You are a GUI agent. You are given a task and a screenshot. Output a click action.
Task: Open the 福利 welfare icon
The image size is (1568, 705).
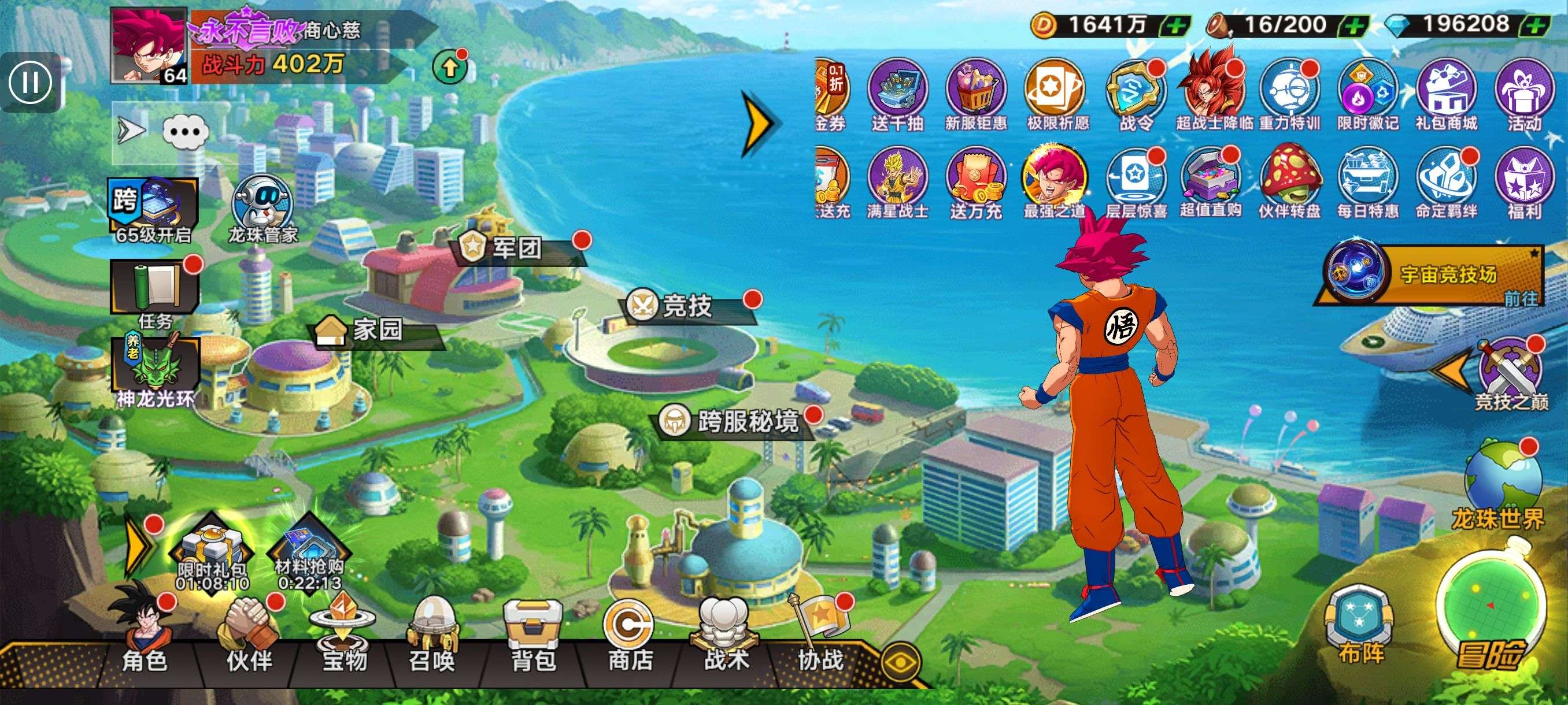point(1524,183)
